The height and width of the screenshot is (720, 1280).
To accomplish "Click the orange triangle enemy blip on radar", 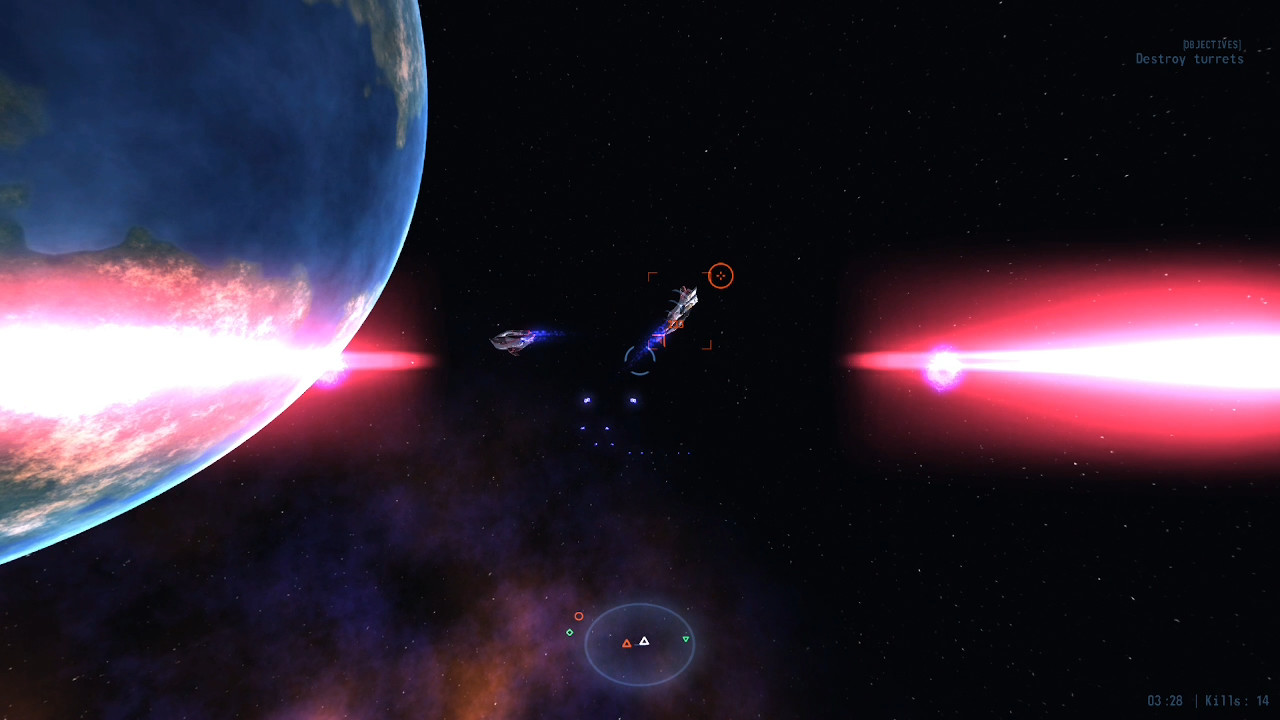I will pyautogui.click(x=627, y=644).
